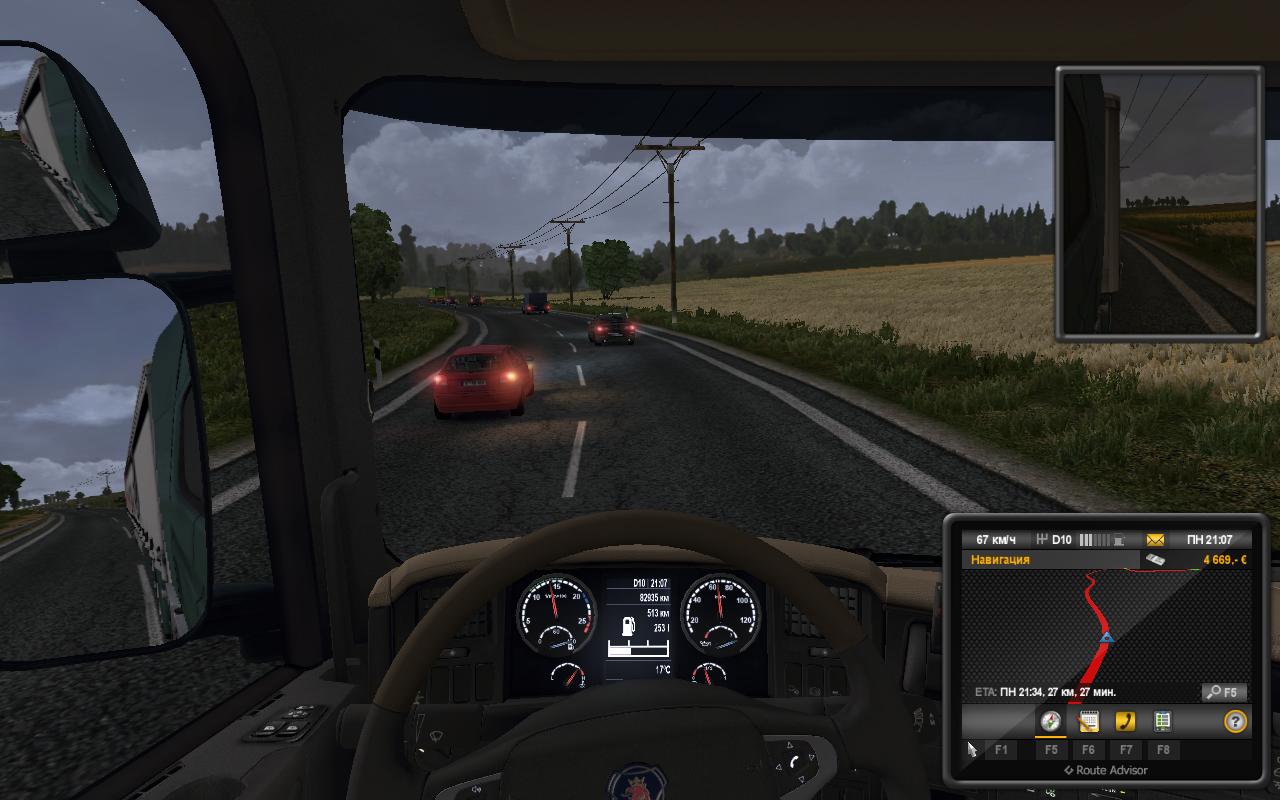The width and height of the screenshot is (1280, 800).
Task: Open the message envelope icon
Action: pos(1155,540)
